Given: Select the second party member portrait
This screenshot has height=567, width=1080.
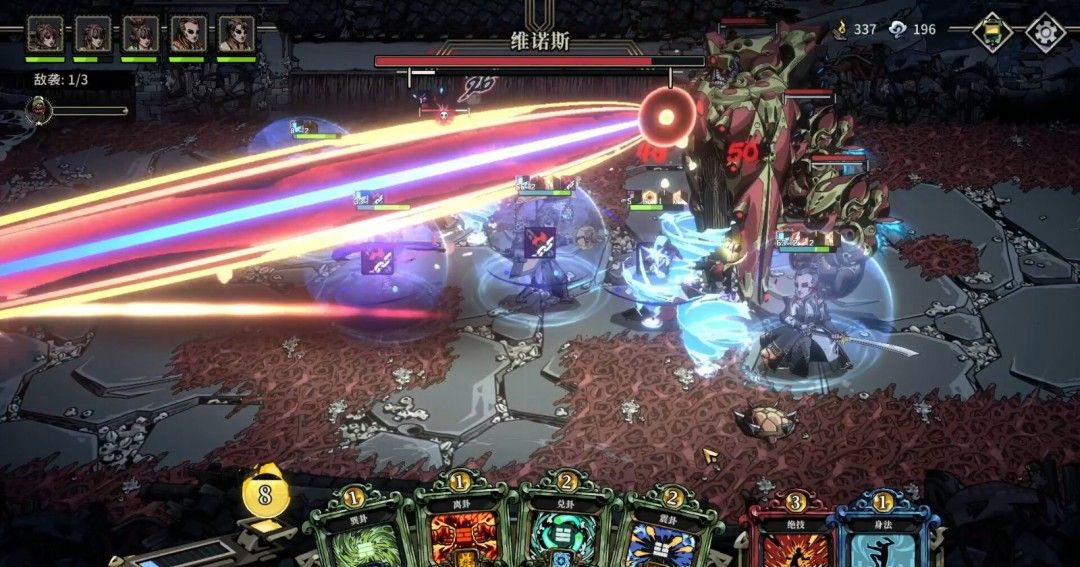Looking at the screenshot, I should pos(93,34).
